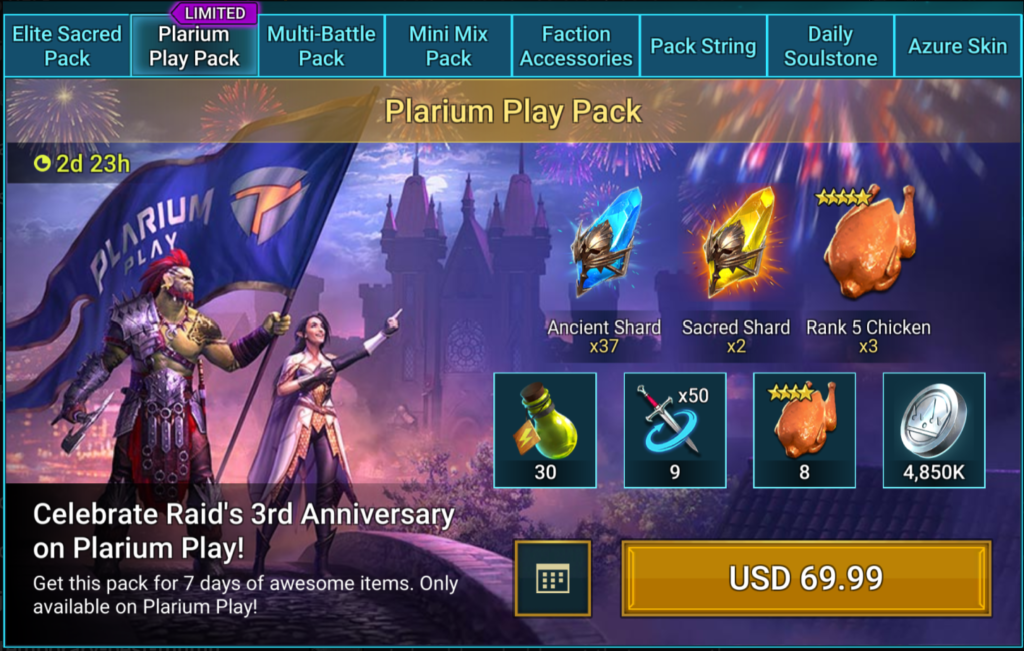This screenshot has width=1024, height=651.
Task: Open the Multi-Battle Pack tab
Action: click(321, 46)
